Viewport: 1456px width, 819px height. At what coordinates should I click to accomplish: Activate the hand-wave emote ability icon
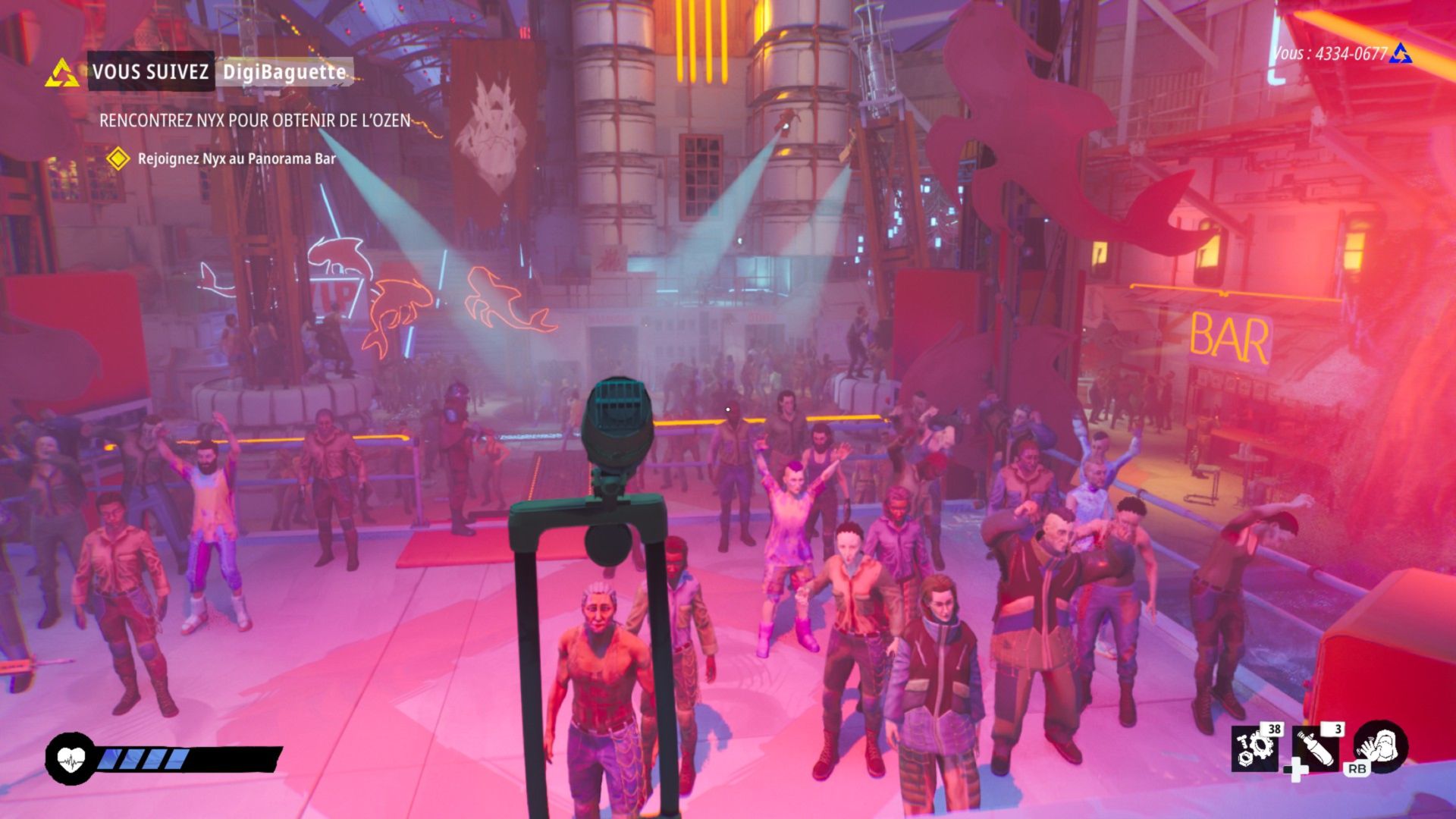[1380, 747]
